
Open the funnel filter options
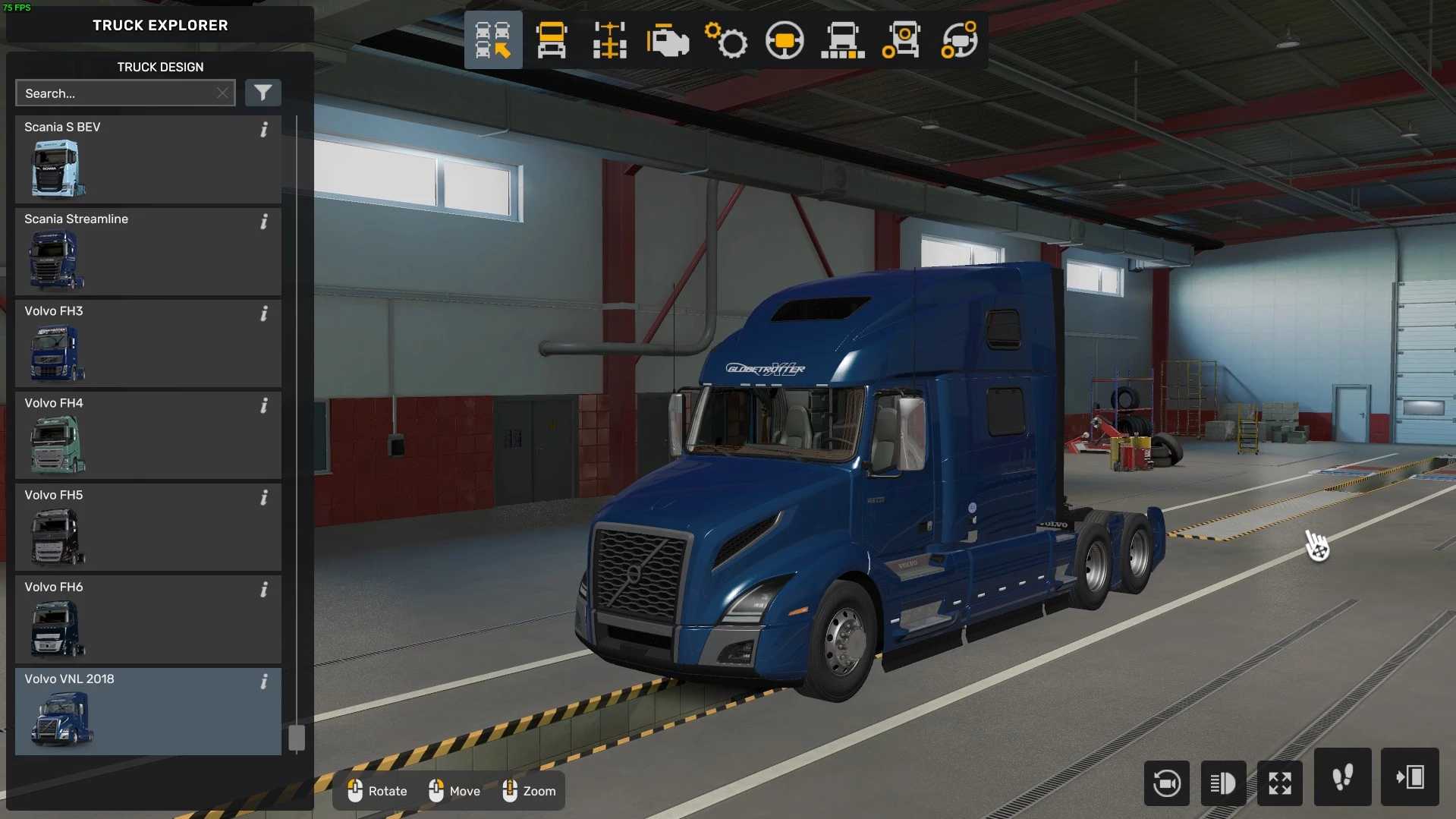tap(263, 93)
